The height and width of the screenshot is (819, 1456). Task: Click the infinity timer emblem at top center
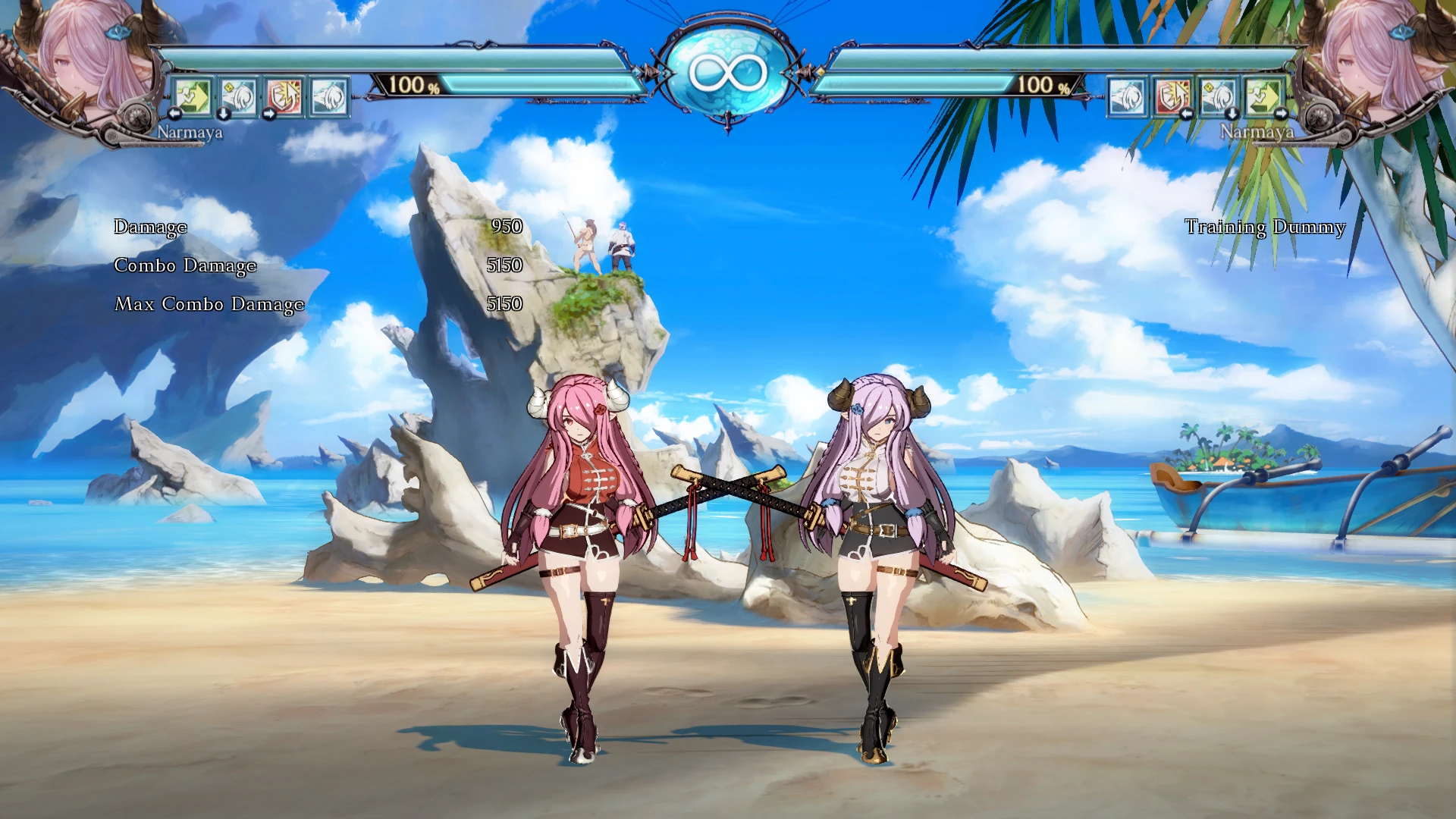[x=726, y=71]
